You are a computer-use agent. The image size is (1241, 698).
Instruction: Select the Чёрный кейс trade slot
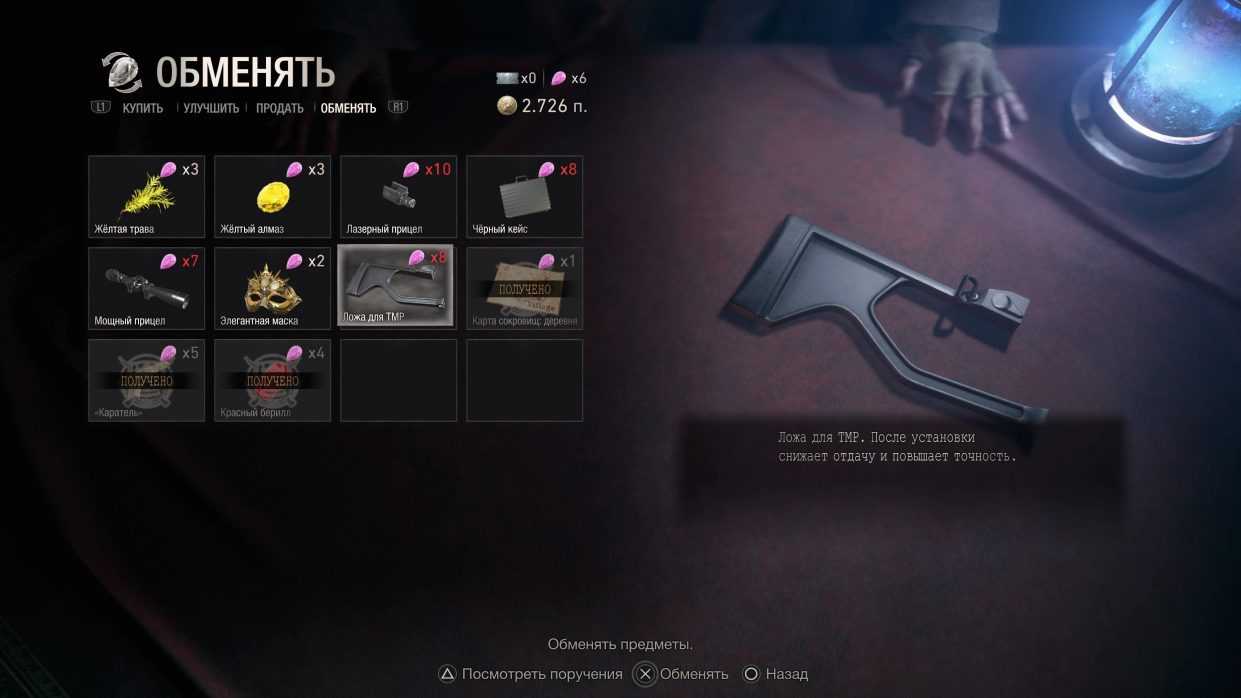coord(524,196)
